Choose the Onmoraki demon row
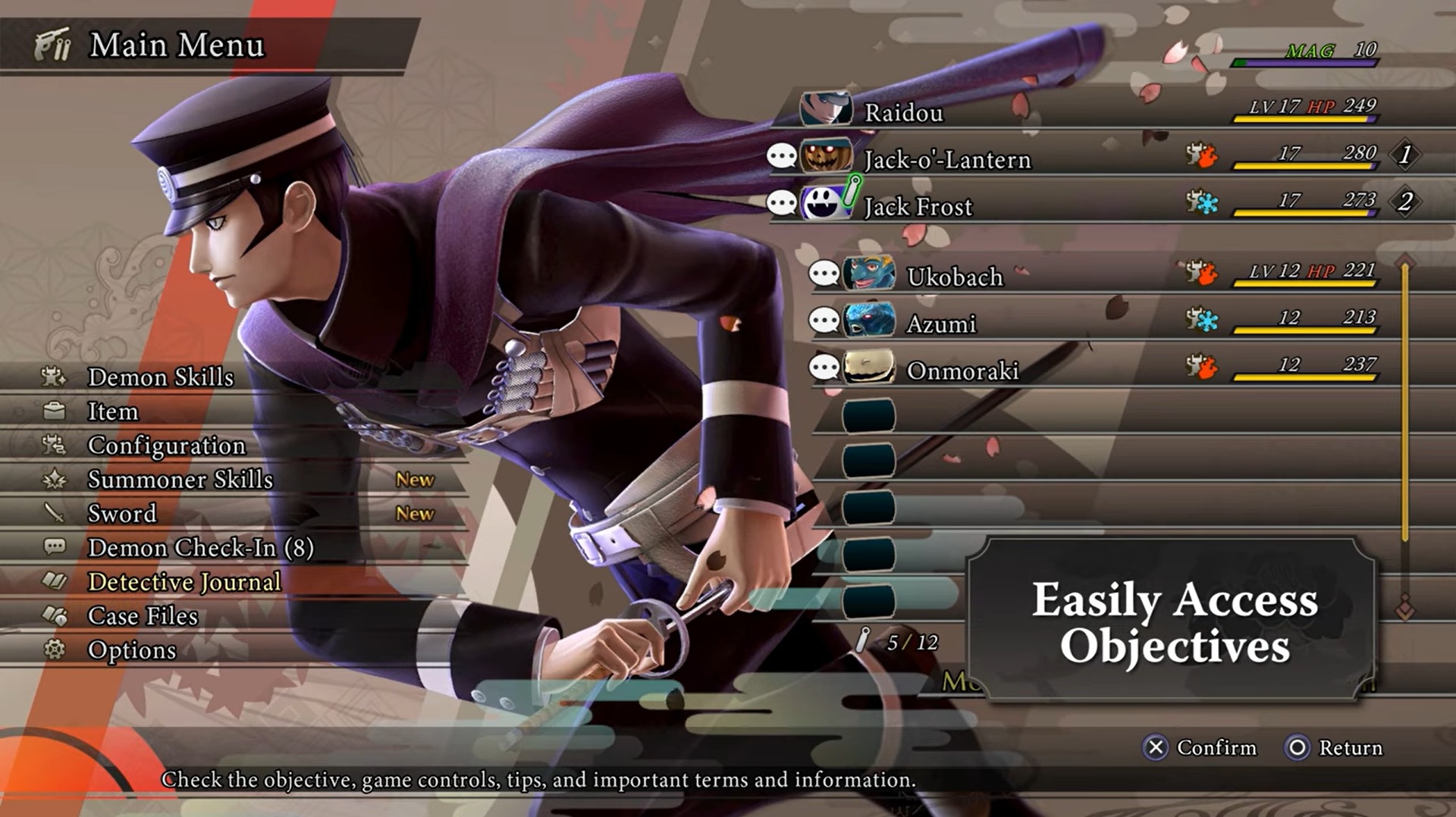The image size is (1456, 817). (x=962, y=371)
